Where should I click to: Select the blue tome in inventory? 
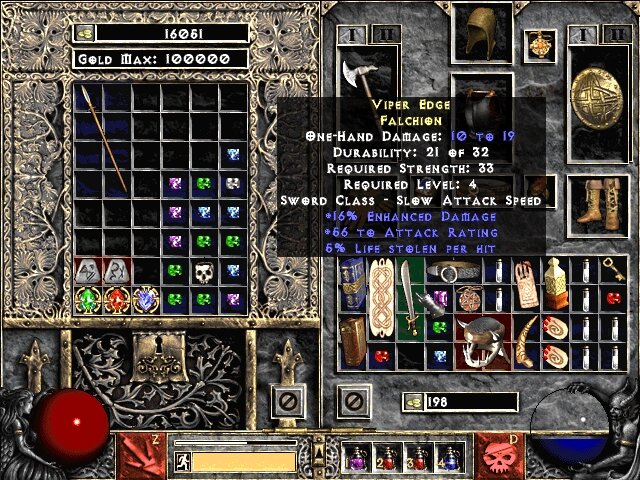tap(352, 284)
